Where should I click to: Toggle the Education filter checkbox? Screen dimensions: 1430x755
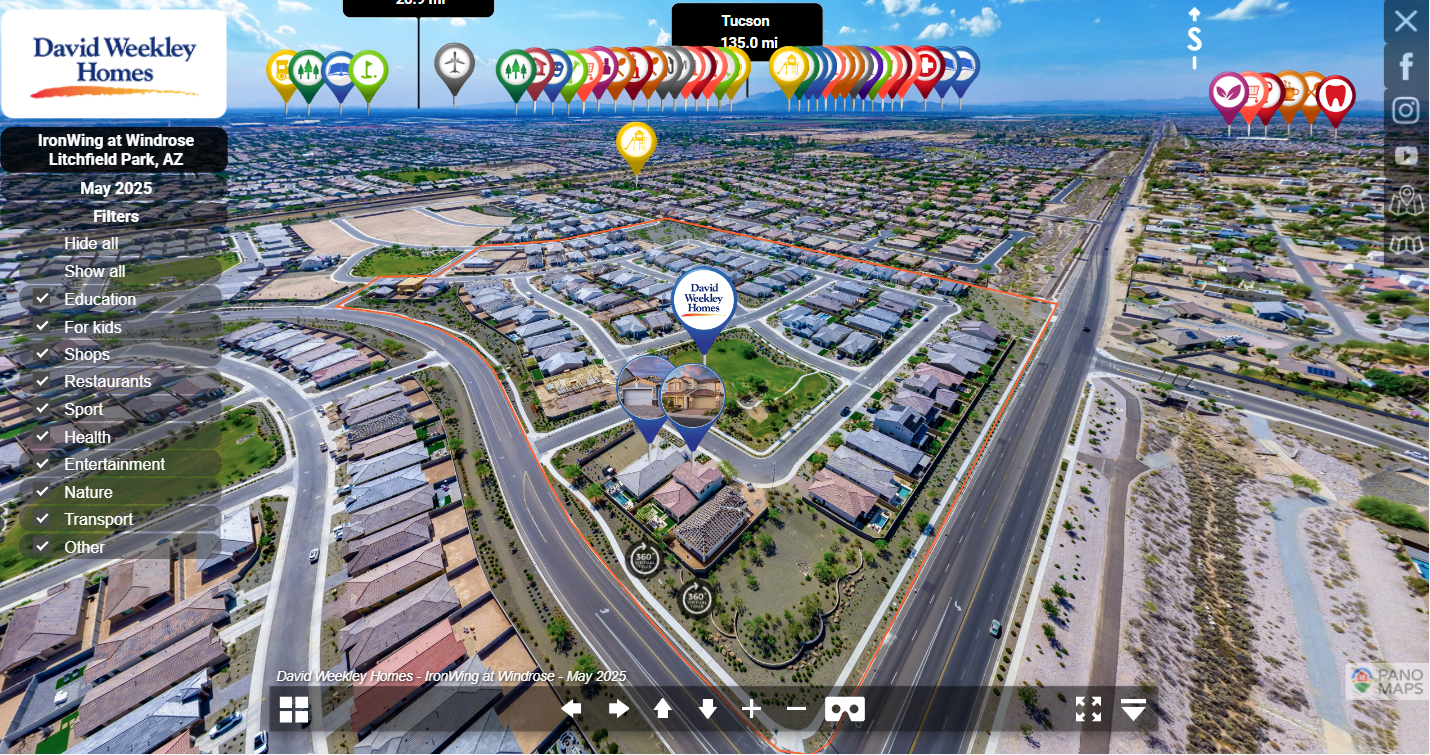tap(42, 299)
